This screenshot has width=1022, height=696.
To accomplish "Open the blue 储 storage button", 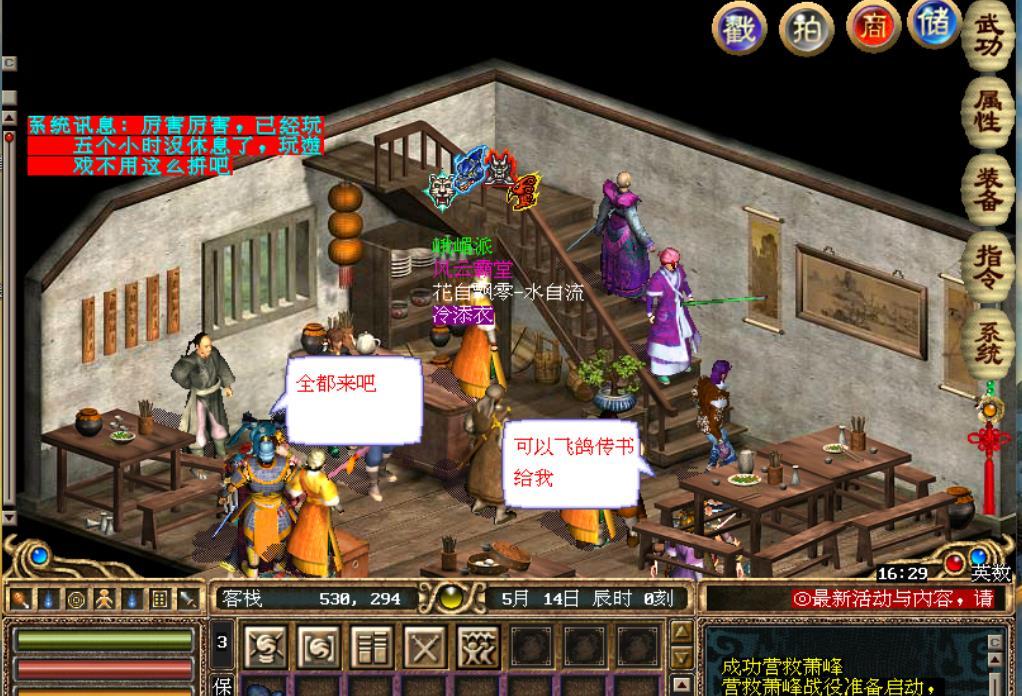I will click(934, 24).
